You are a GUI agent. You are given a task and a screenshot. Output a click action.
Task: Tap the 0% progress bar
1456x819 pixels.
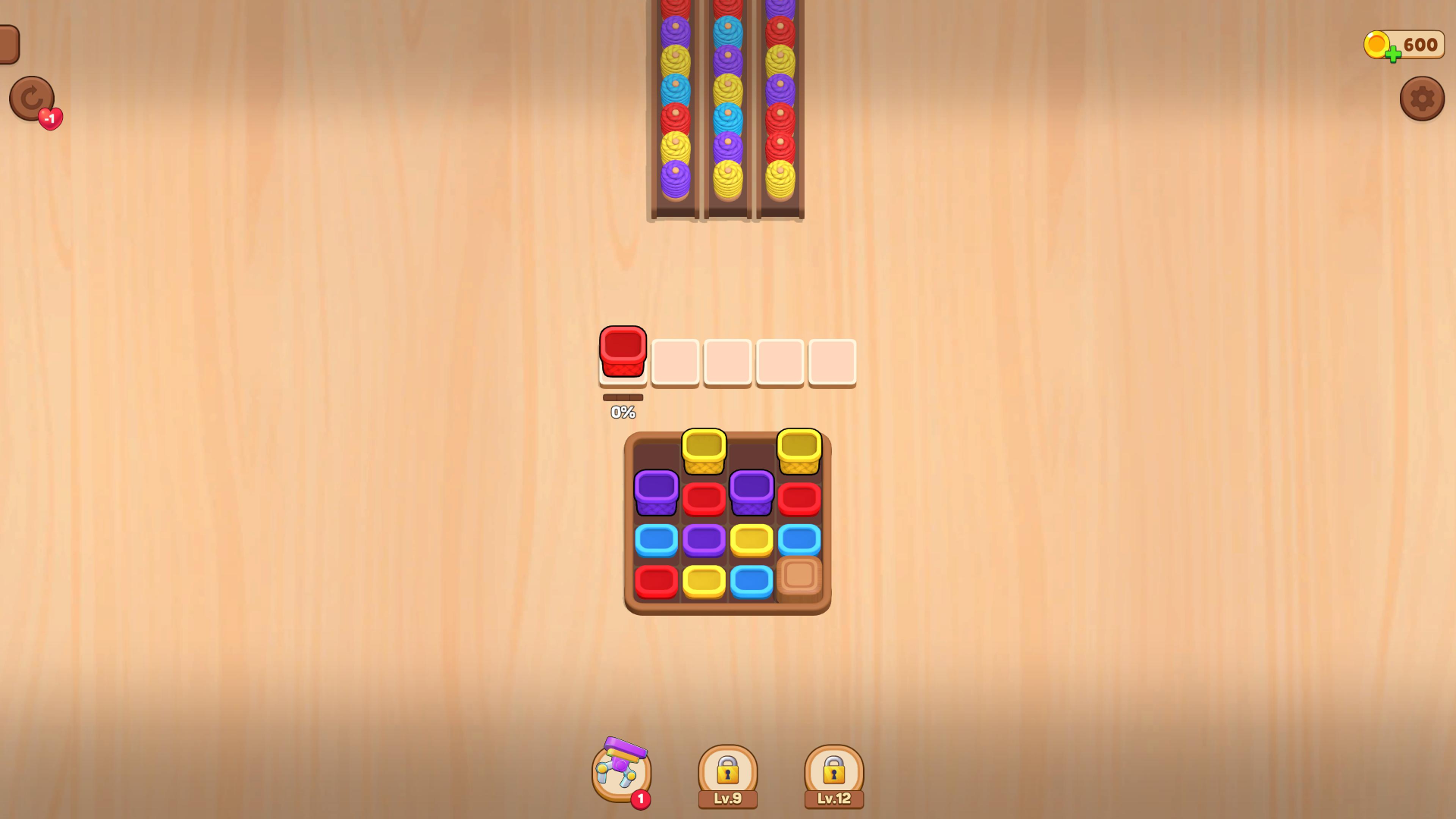[623, 397]
